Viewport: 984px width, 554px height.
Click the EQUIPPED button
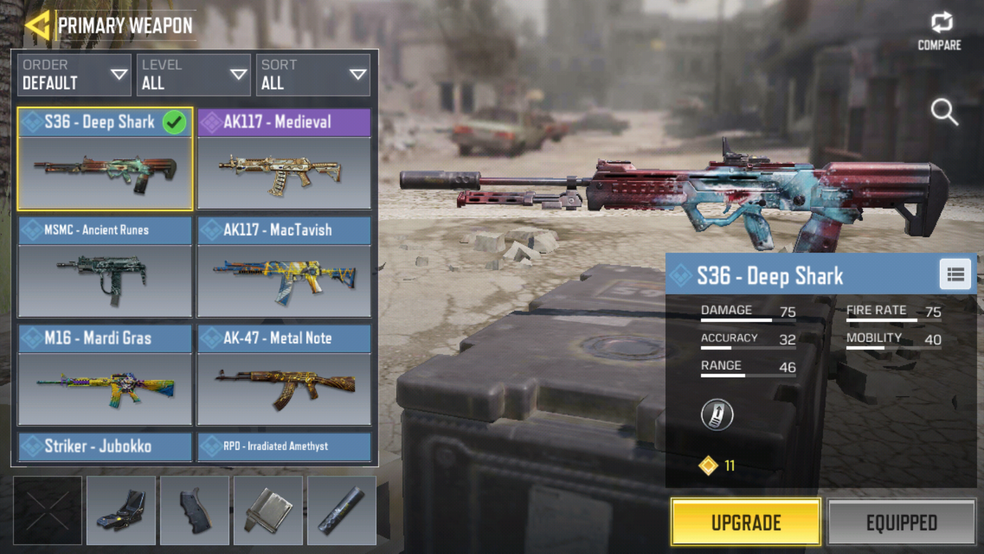(x=901, y=522)
